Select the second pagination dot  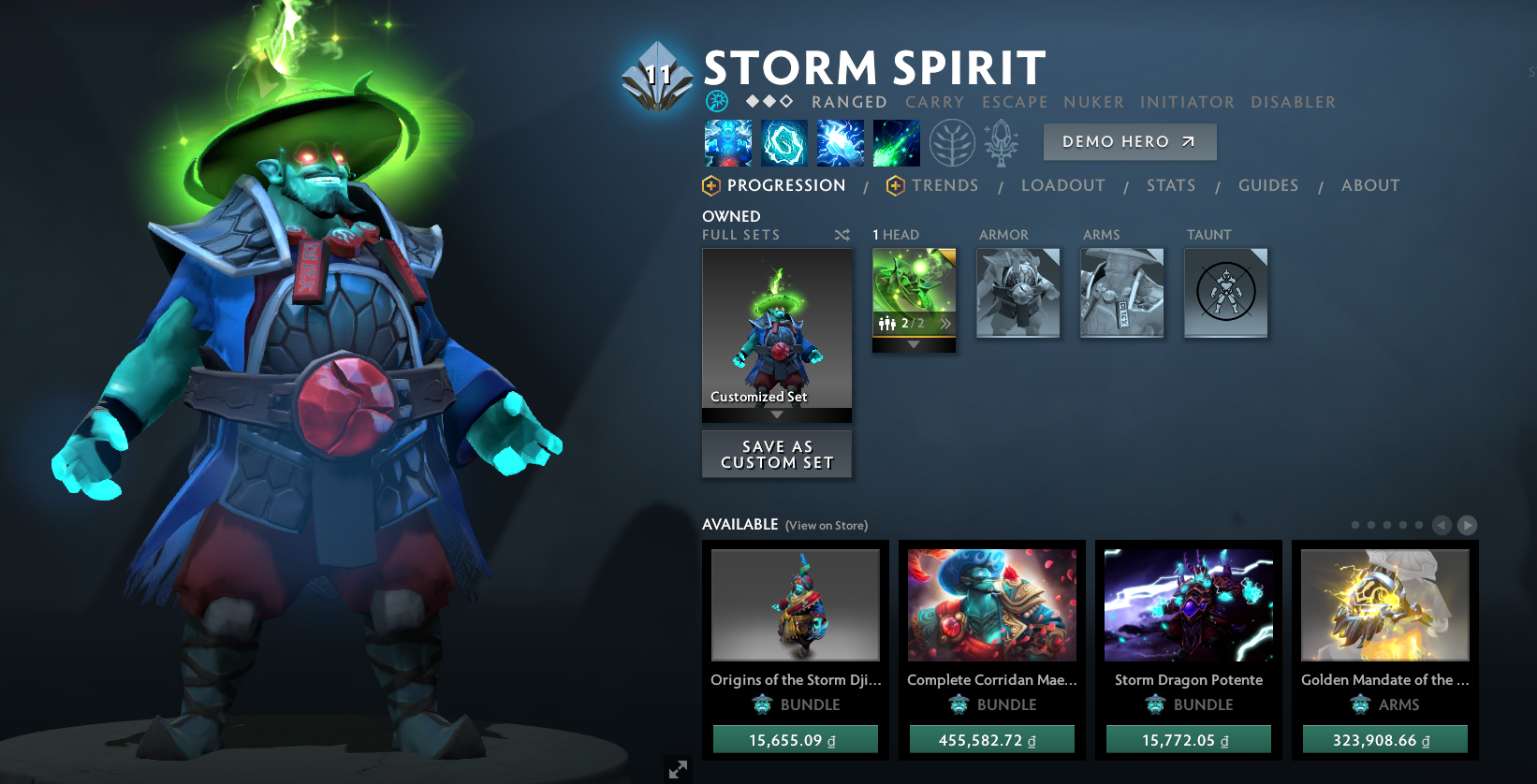click(1372, 525)
